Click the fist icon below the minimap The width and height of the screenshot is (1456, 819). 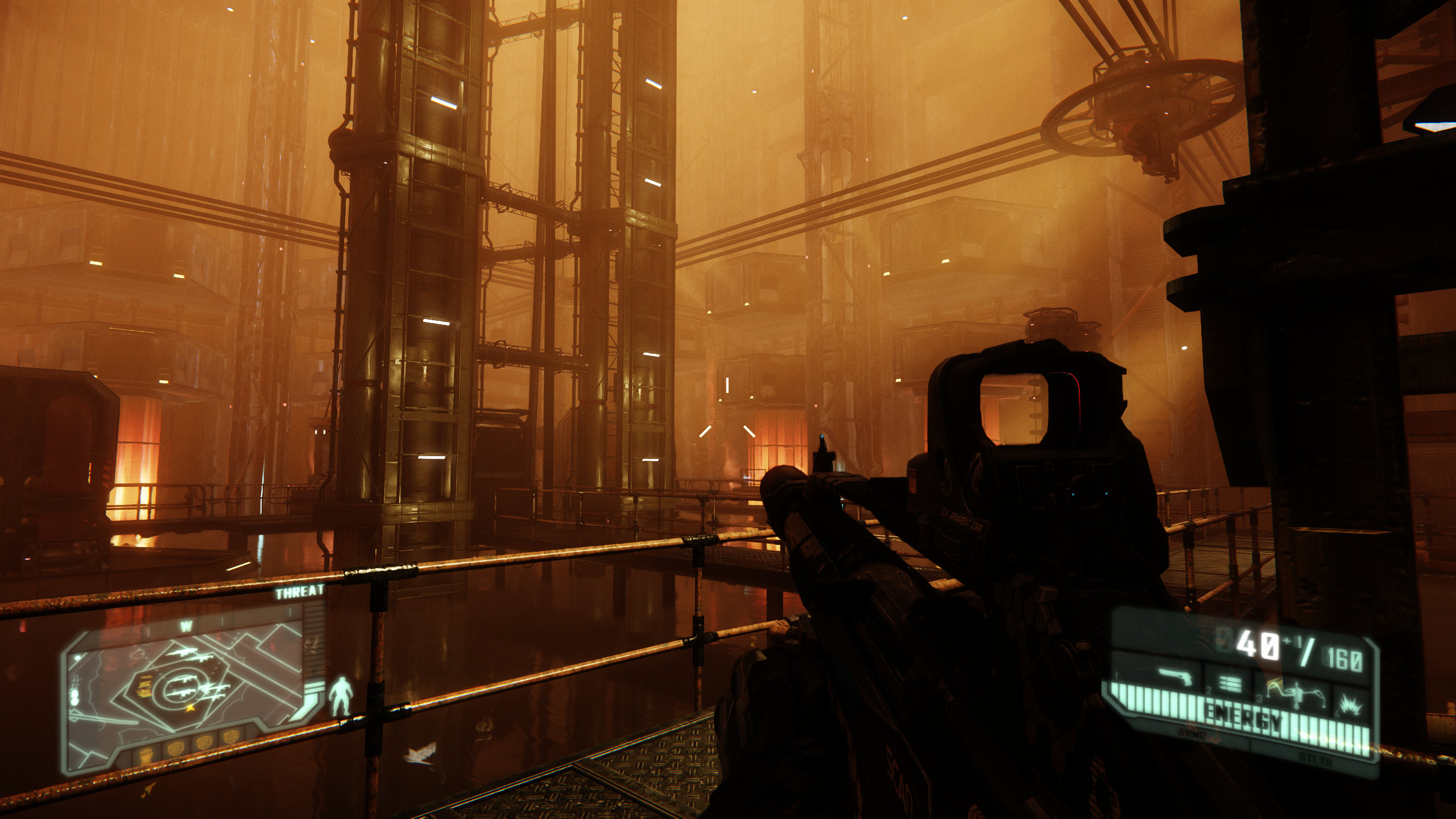[146, 756]
